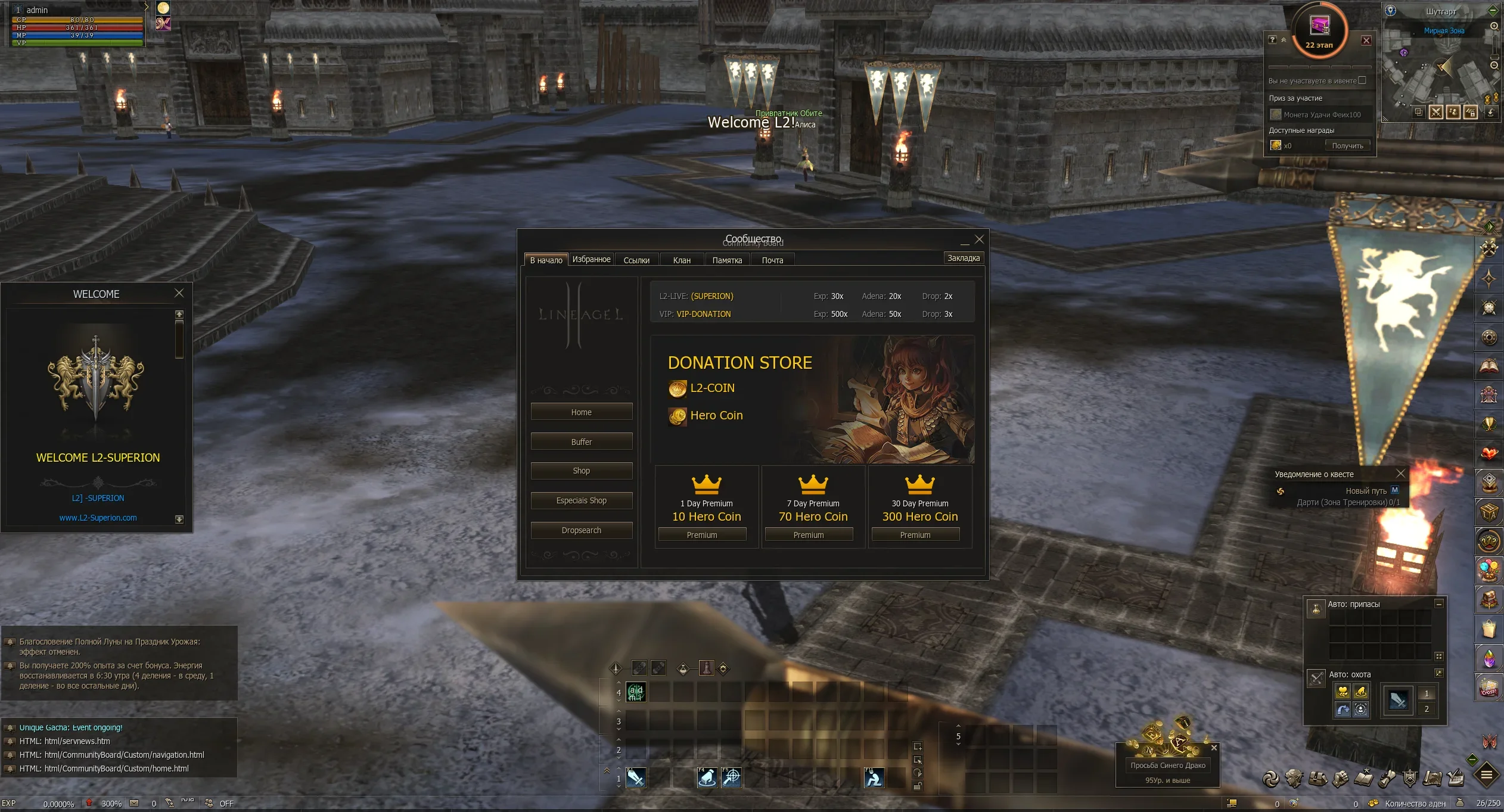Close the quest notification panel
Image resolution: width=1504 pixels, height=812 pixels.
(x=1400, y=474)
